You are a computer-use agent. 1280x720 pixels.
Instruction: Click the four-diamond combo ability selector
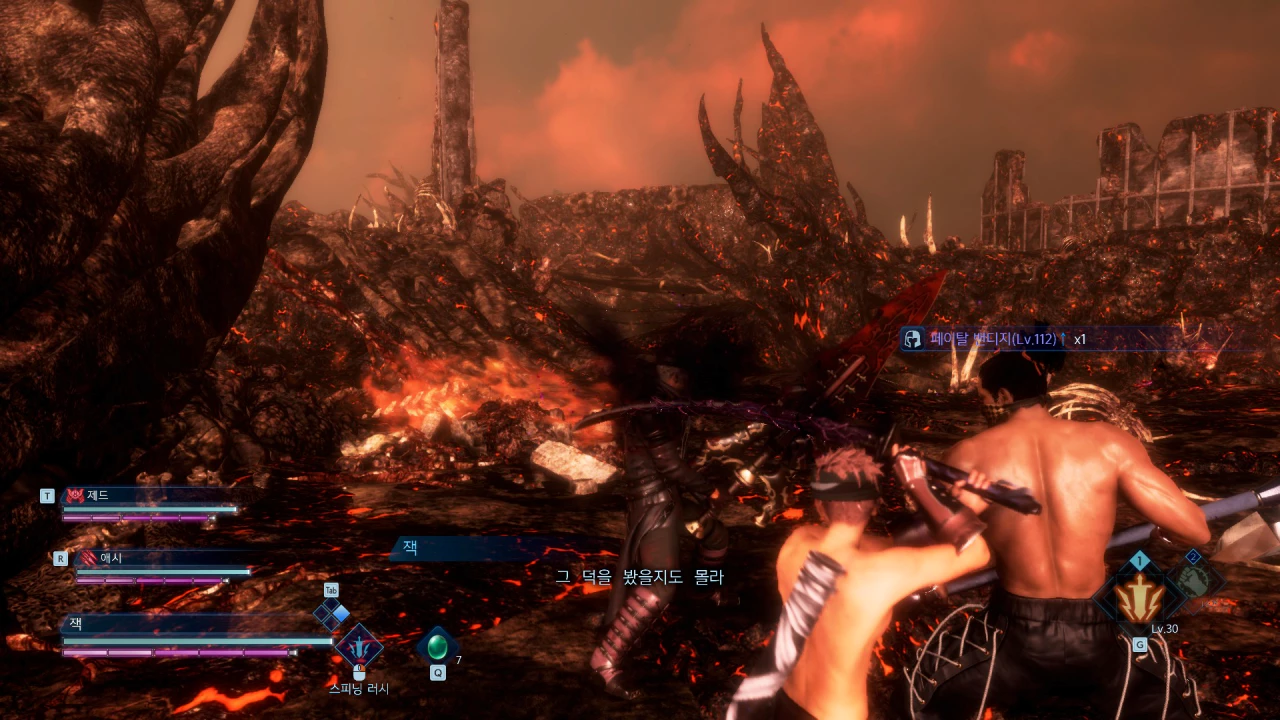point(332,613)
